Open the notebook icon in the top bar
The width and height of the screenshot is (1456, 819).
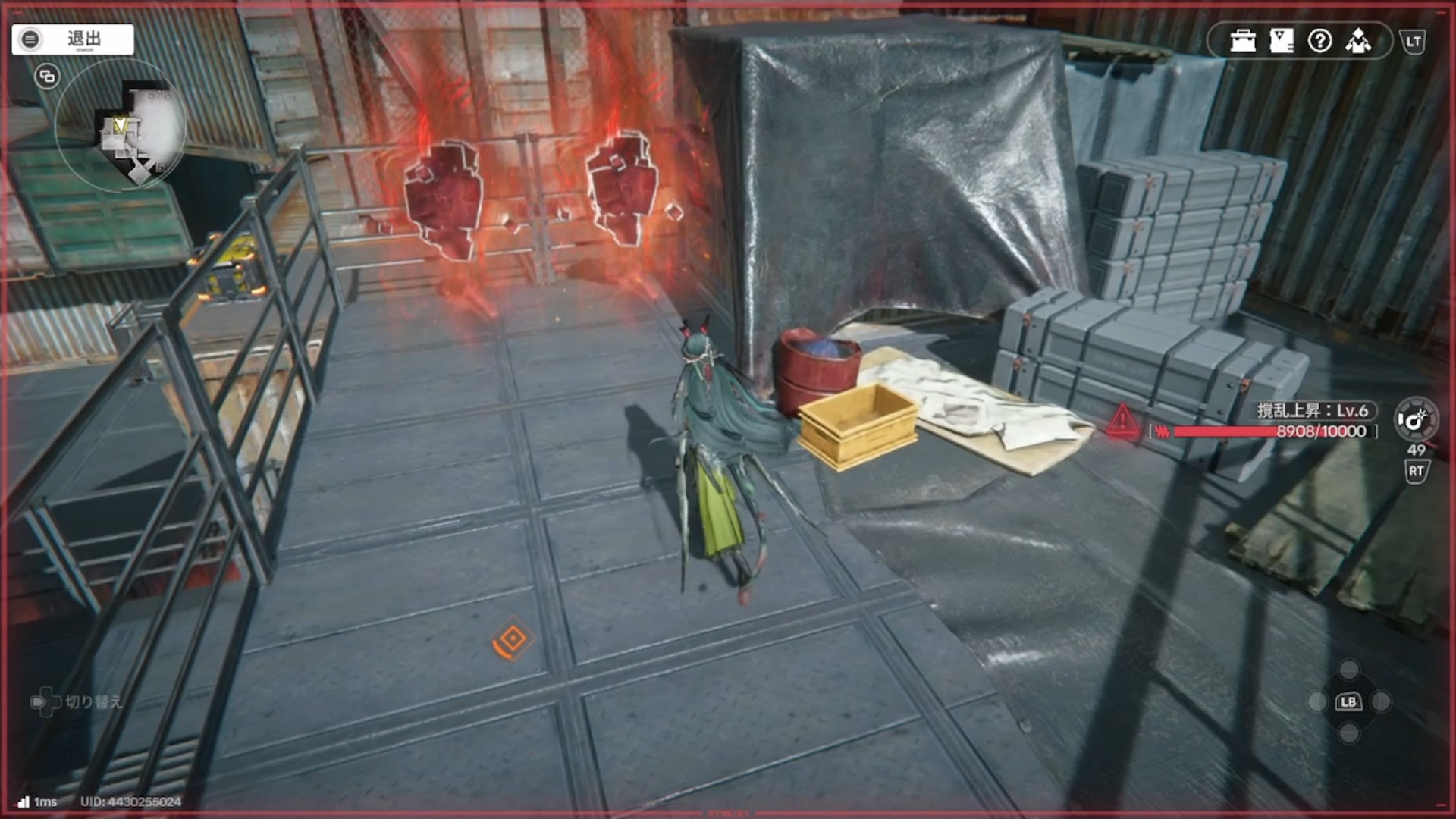[x=1282, y=41]
